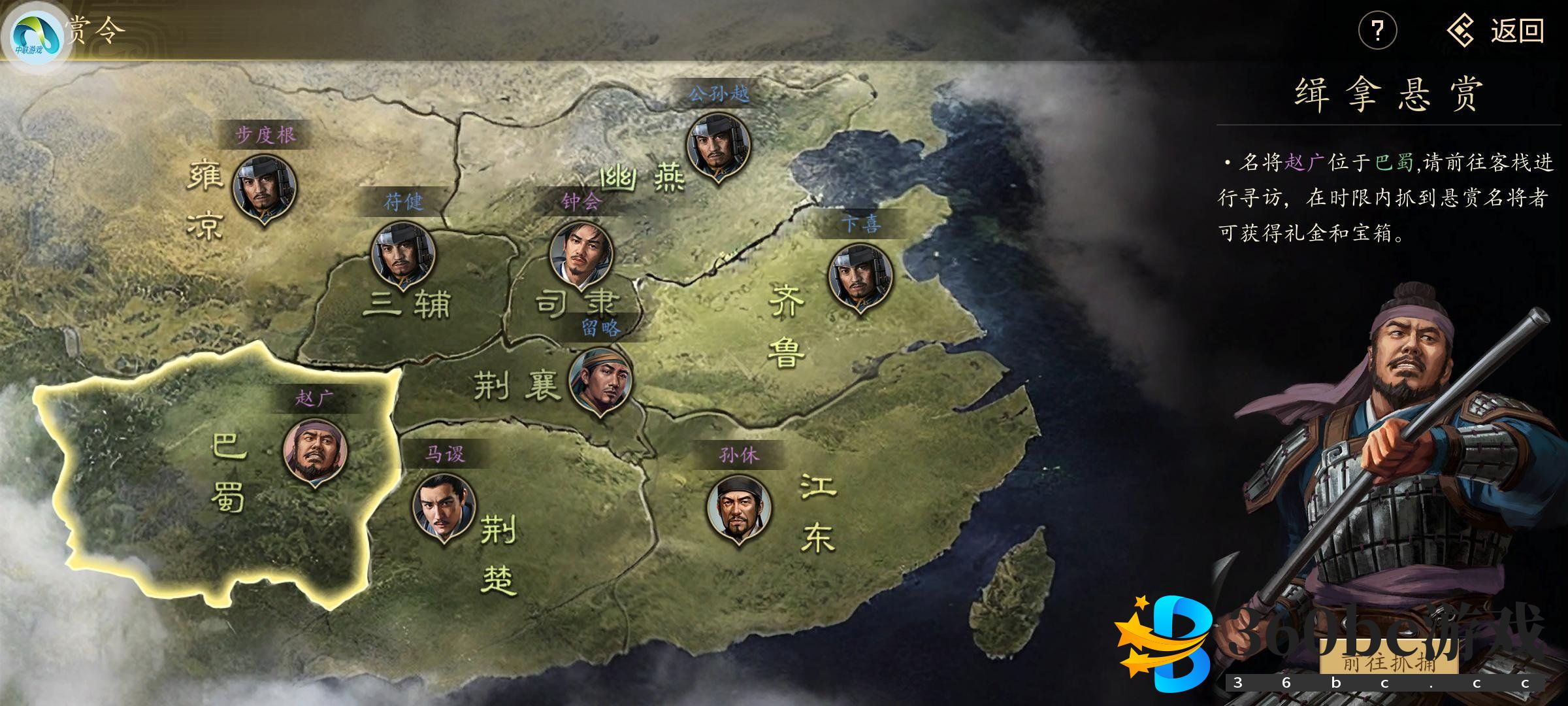Choose the 留略 portrait marker
The width and height of the screenshot is (1568, 706).
[600, 380]
